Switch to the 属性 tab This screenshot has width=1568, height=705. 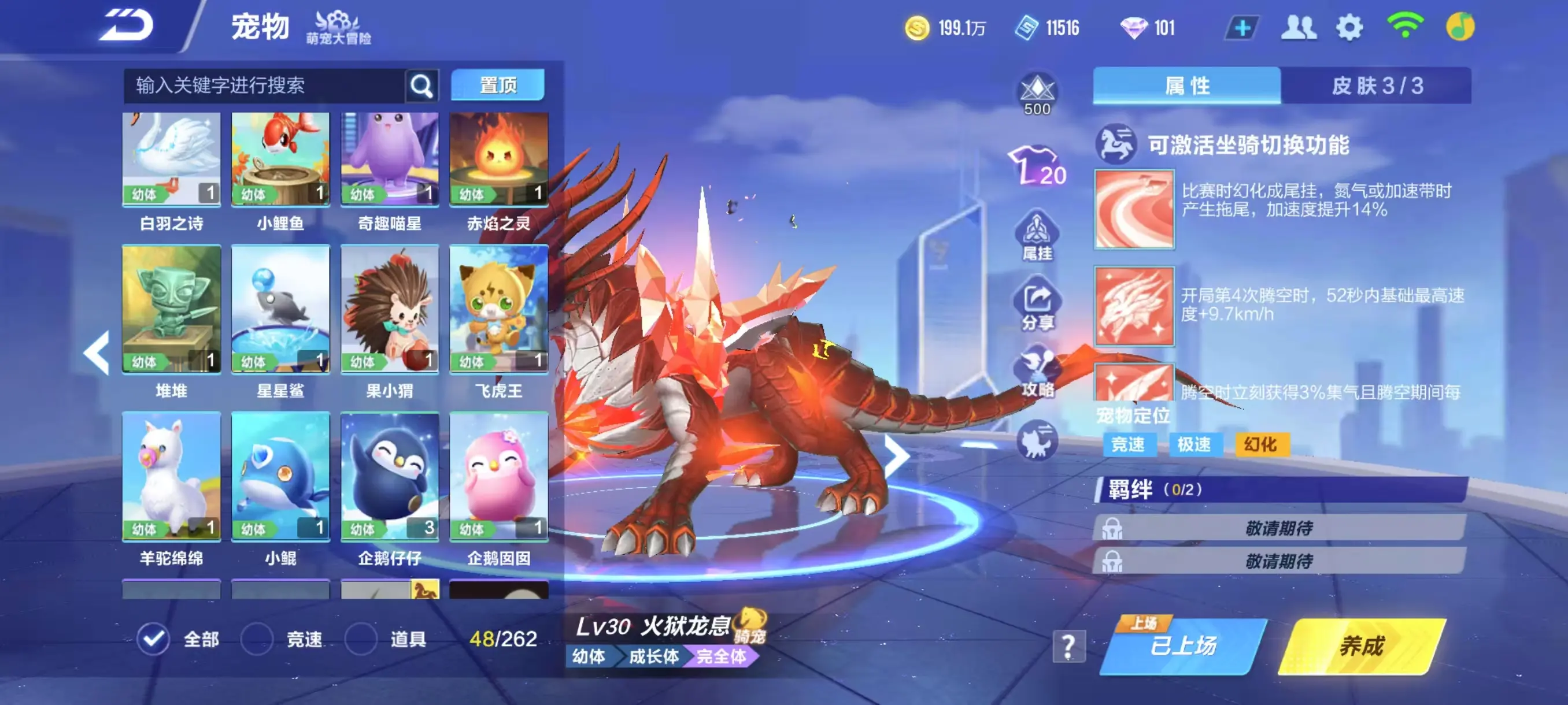click(1186, 85)
